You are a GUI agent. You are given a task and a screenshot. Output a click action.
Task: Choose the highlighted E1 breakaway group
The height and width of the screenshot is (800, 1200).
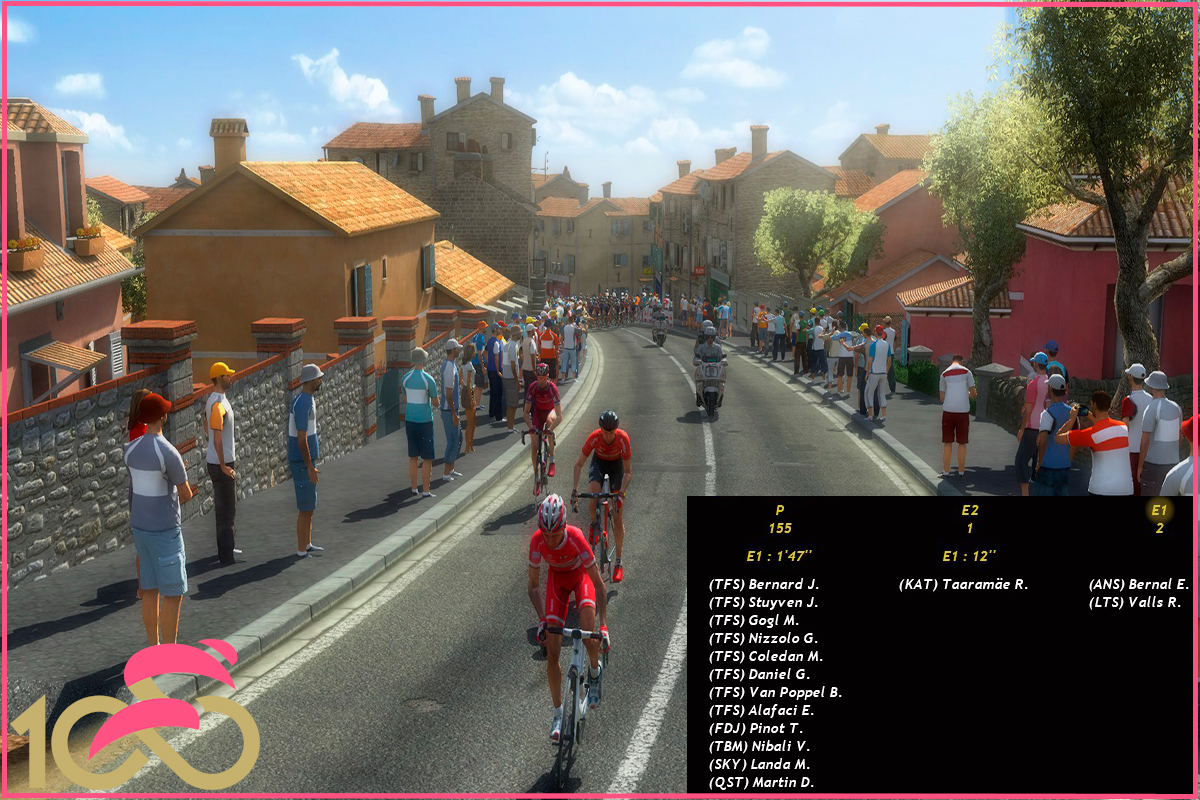coord(1159,510)
